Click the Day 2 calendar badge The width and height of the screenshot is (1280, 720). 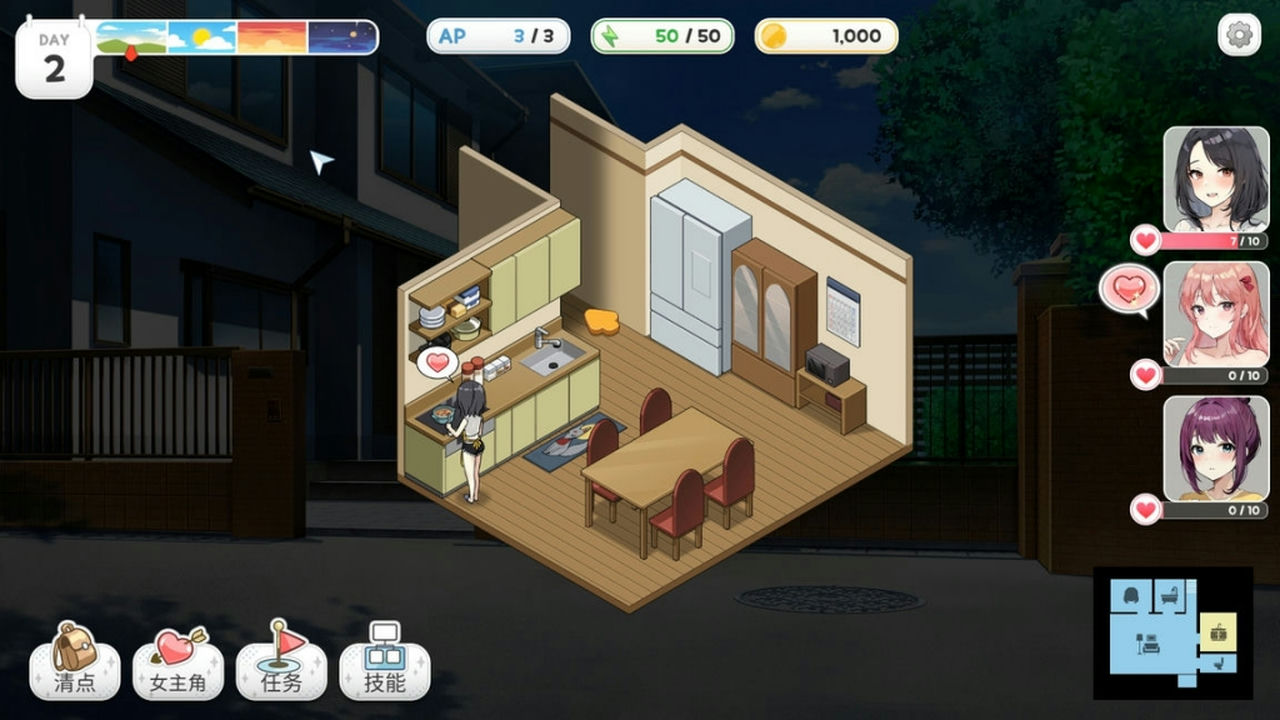(x=54, y=58)
